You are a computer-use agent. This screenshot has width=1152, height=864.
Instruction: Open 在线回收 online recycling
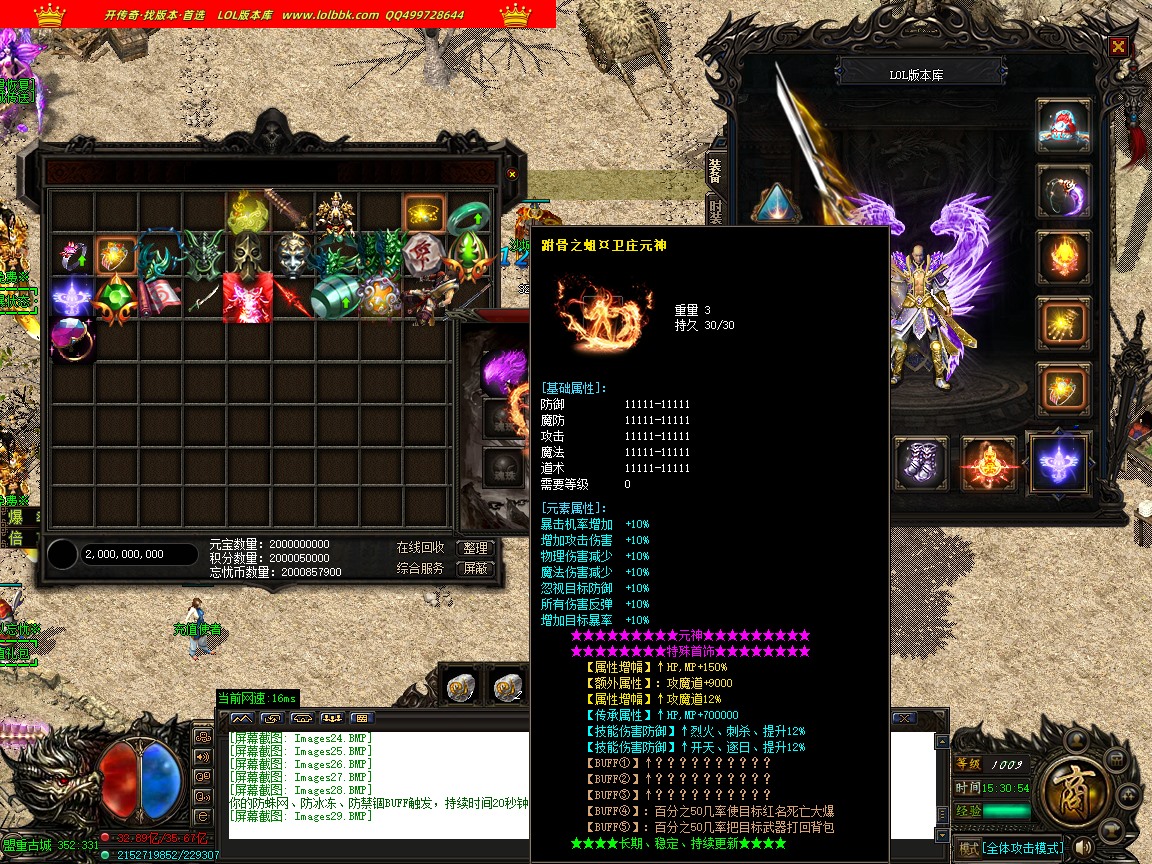421,548
